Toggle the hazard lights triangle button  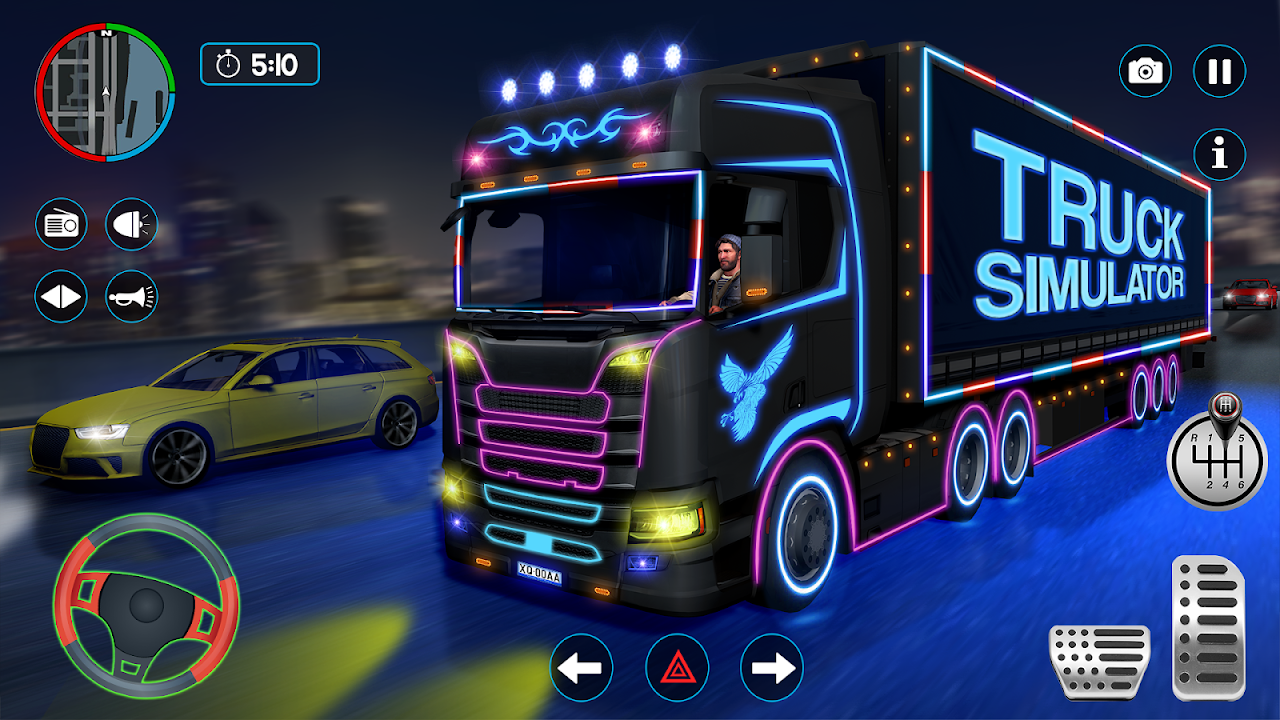pyautogui.click(x=677, y=668)
